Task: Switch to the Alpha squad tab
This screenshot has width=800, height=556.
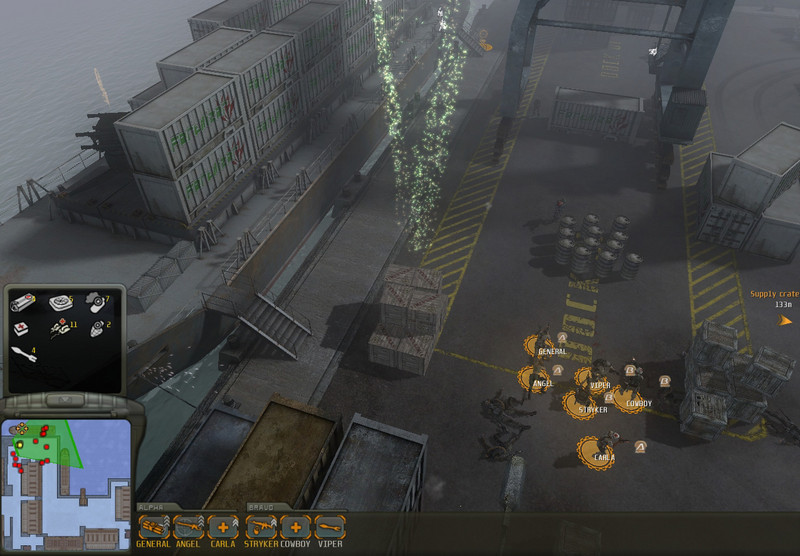Action: 152,507
